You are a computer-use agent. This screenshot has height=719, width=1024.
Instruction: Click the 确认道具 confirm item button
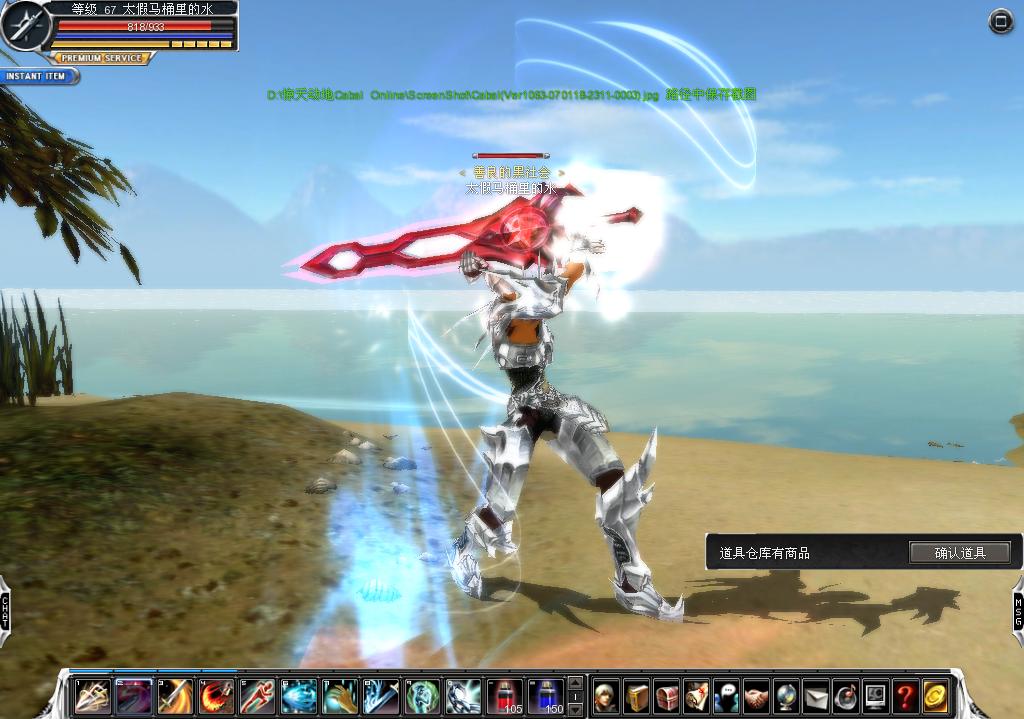coord(959,552)
